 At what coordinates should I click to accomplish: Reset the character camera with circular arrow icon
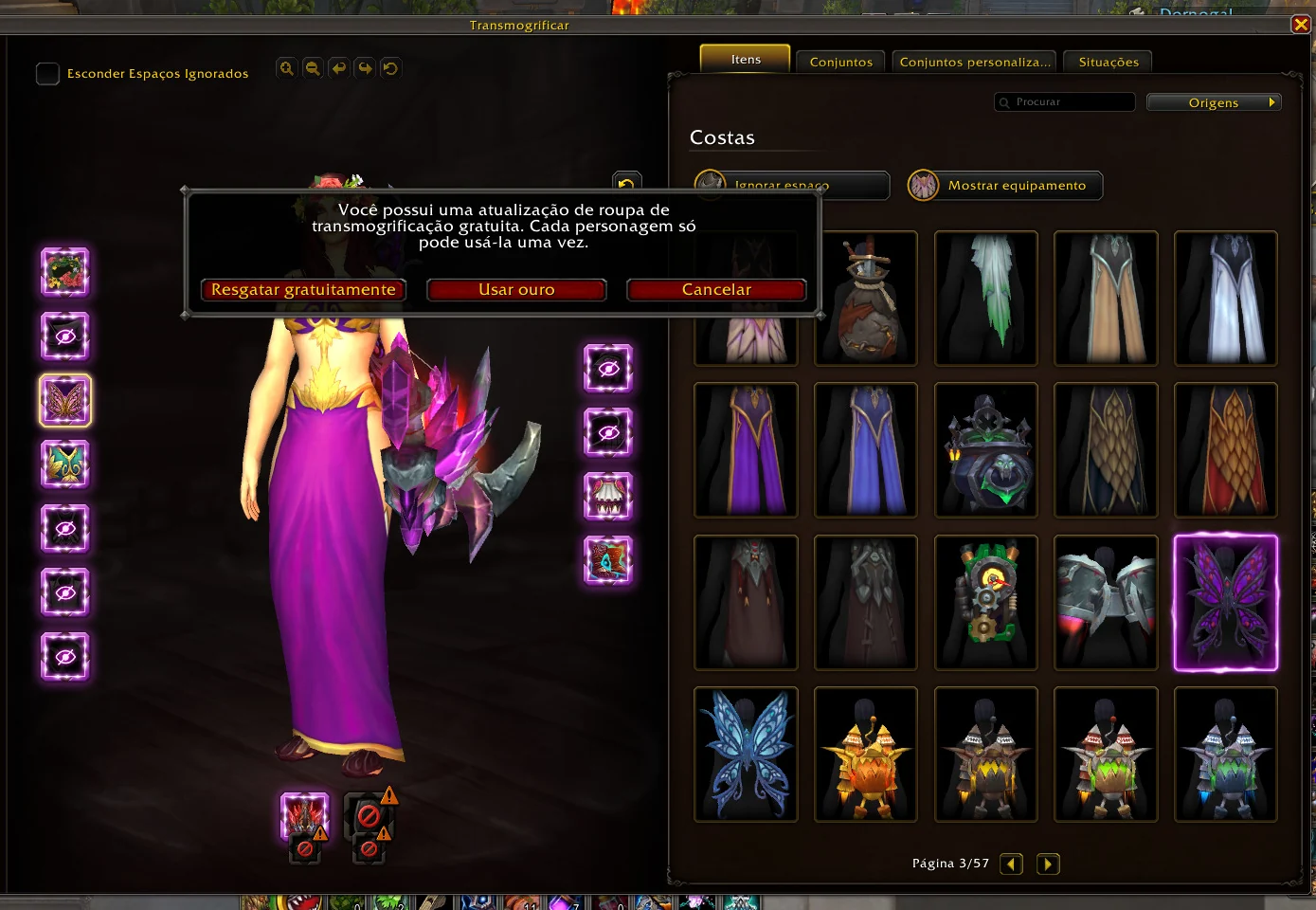(x=390, y=67)
